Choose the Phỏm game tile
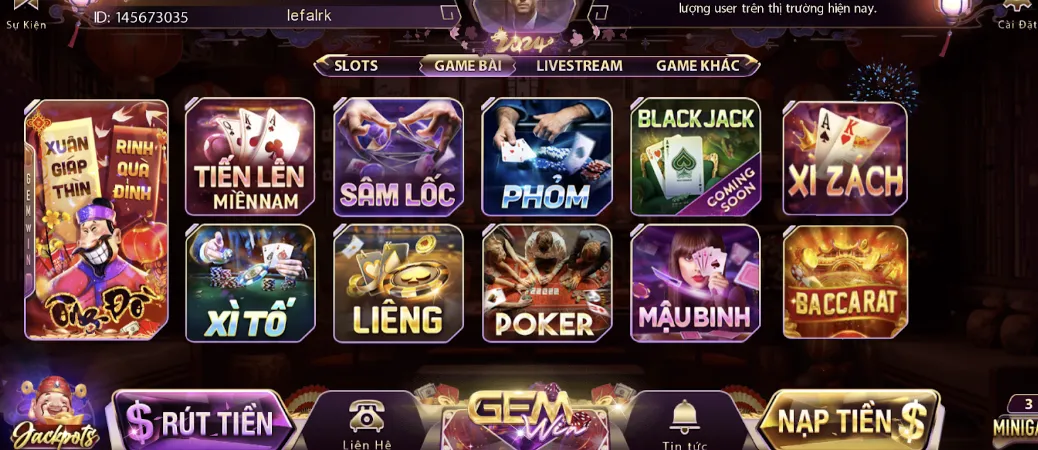Image resolution: width=1038 pixels, height=450 pixels. point(546,157)
